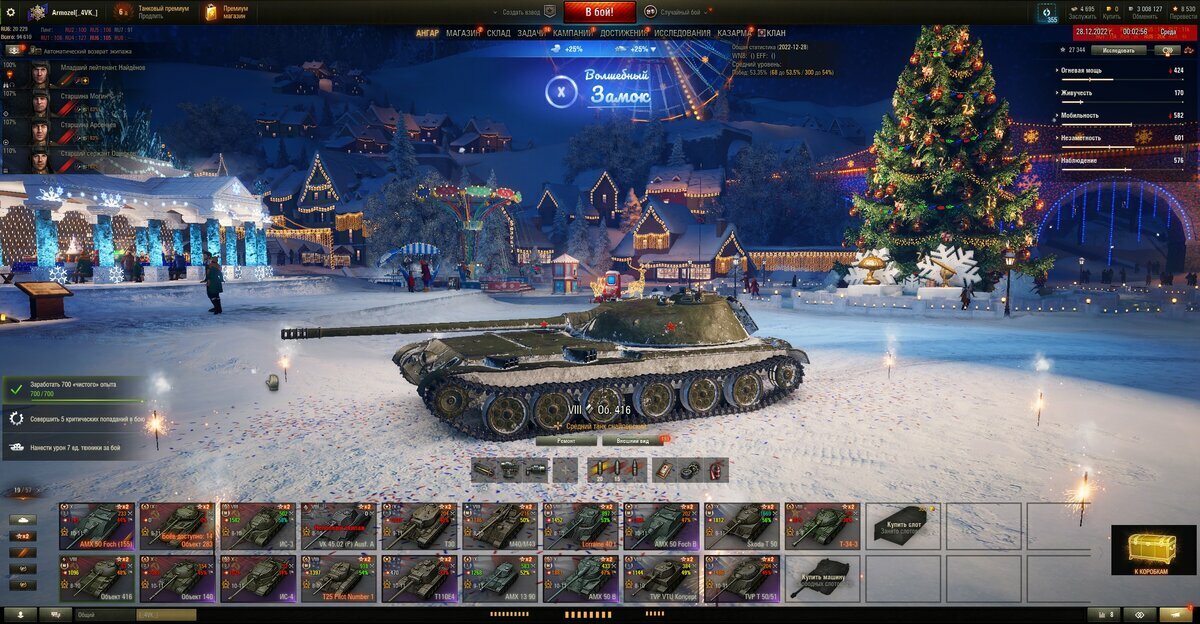Screen dimensions: 1200x624
Task: Click the Исследовать button
Action: point(1117,49)
